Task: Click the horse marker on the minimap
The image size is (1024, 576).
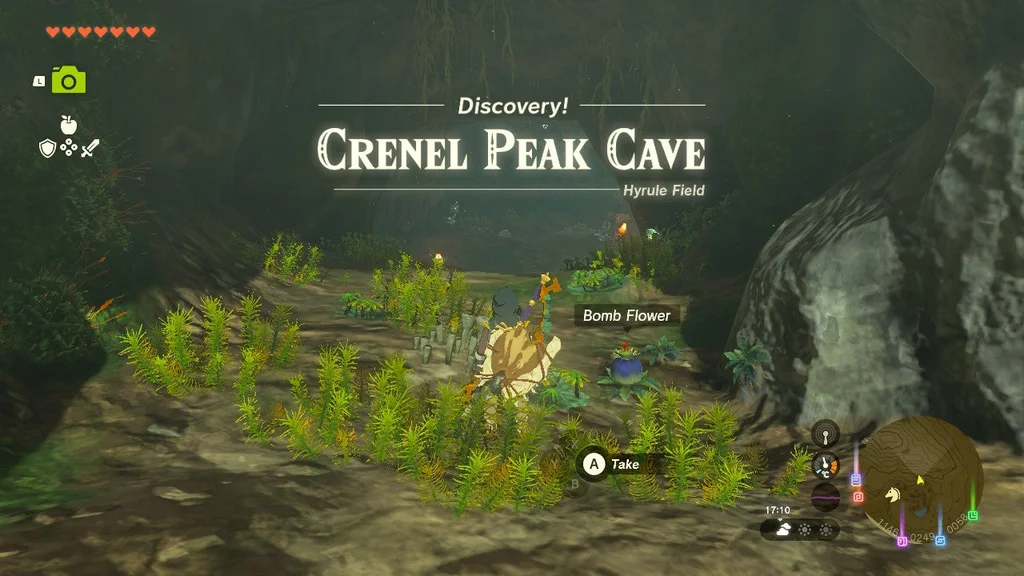Action: coord(893,494)
